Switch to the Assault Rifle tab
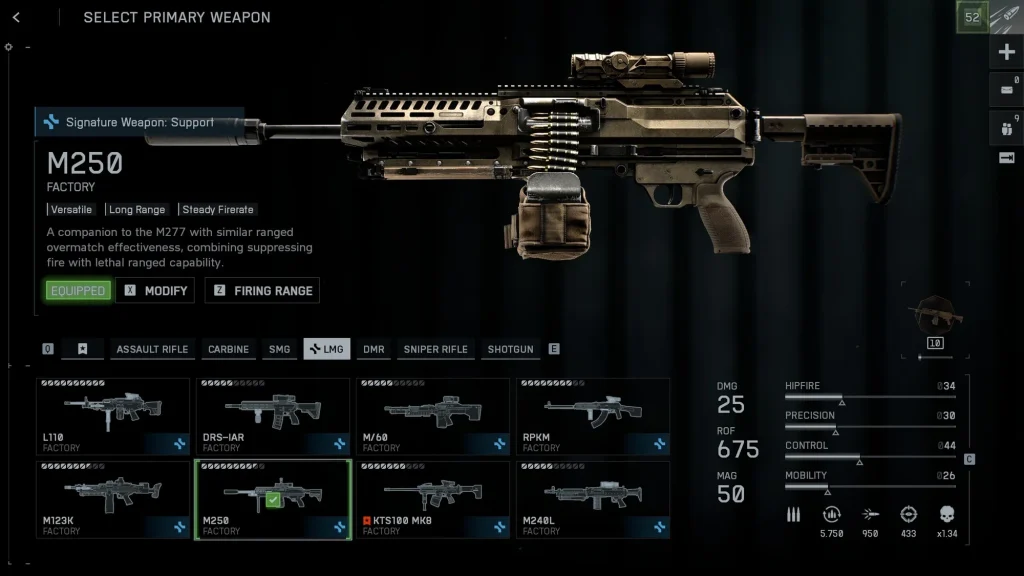Viewport: 1024px width, 576px height. click(152, 349)
